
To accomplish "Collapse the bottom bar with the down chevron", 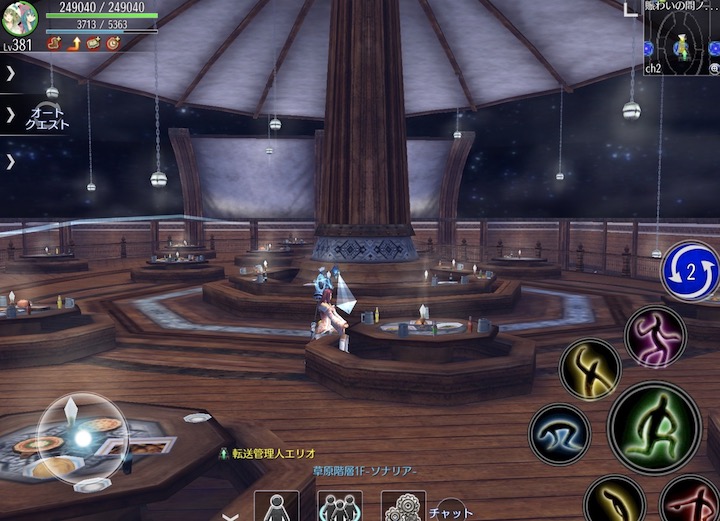I will [x=230, y=516].
